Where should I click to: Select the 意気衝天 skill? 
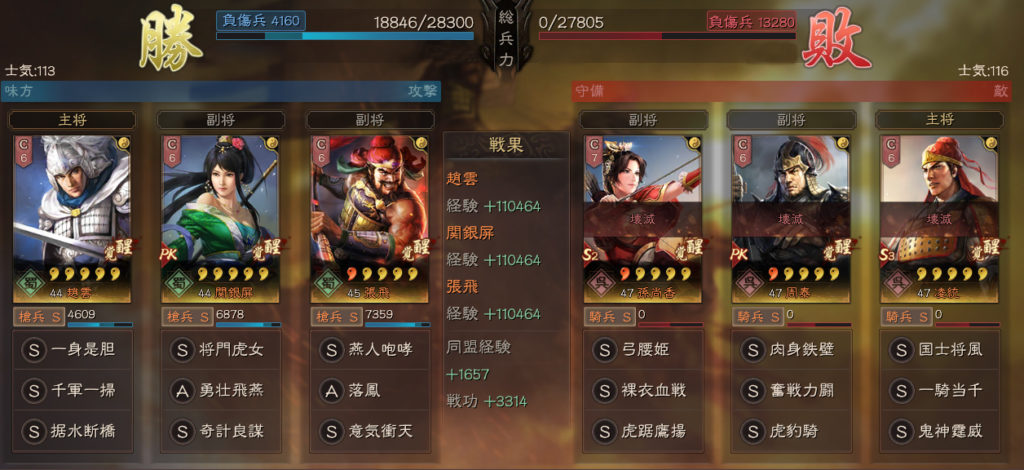tap(368, 432)
